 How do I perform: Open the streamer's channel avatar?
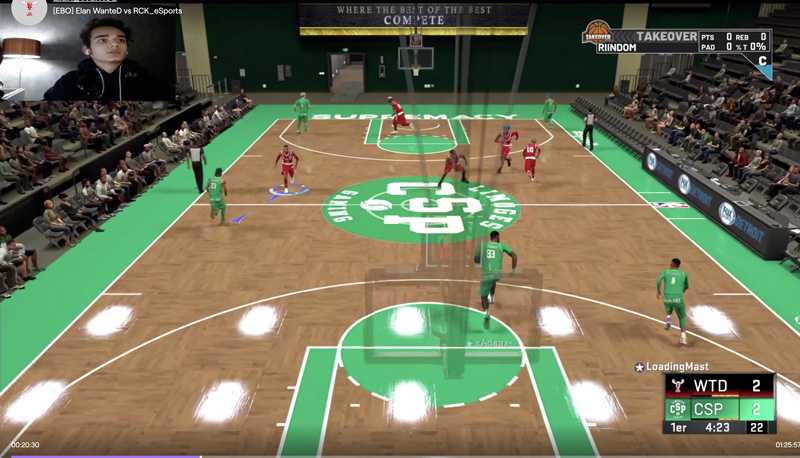click(27, 9)
